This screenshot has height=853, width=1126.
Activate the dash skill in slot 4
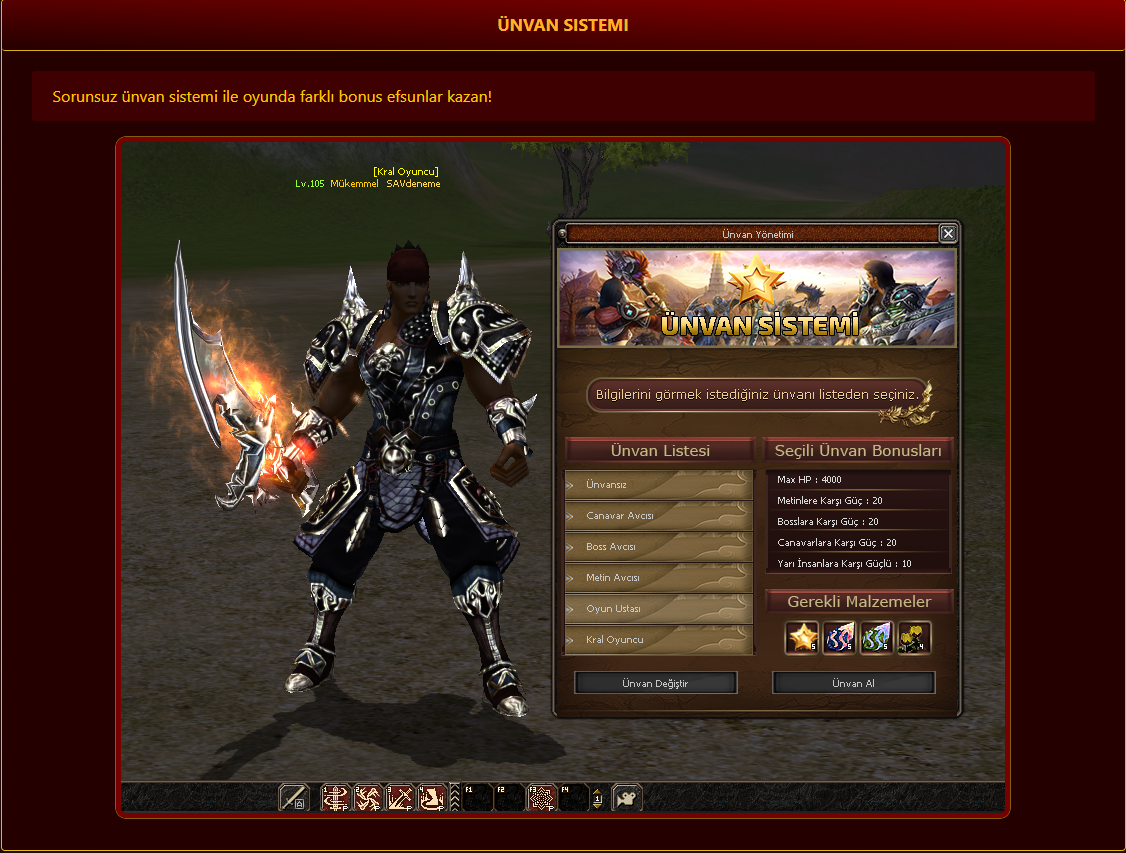coord(432,798)
